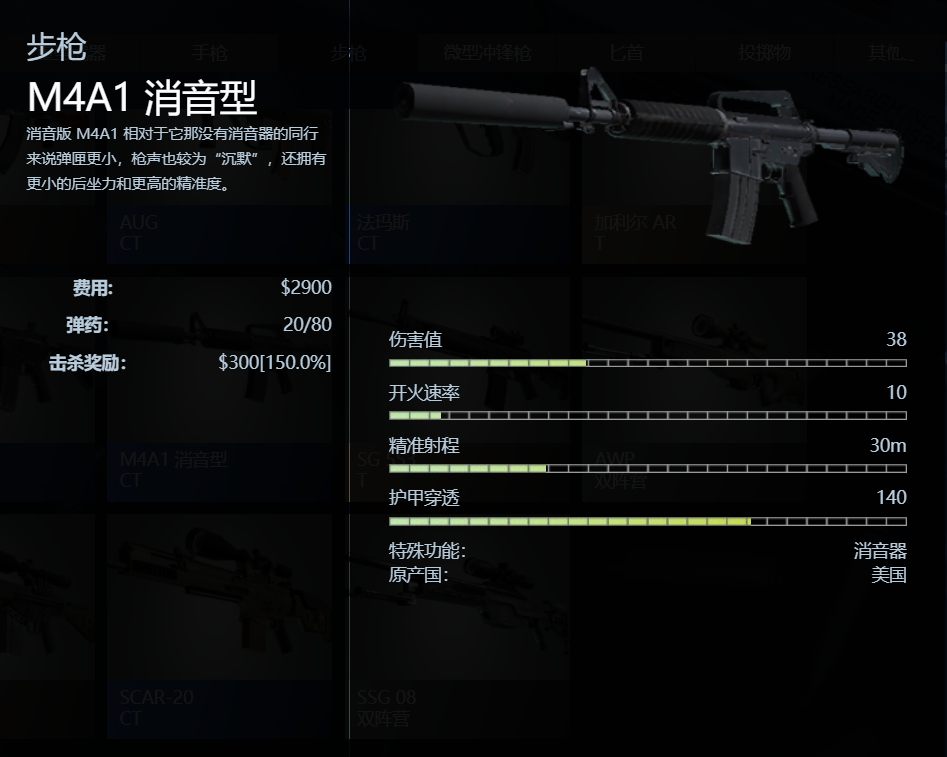Select the SCAR-20 weapon card
947x757 pixels.
(219, 640)
